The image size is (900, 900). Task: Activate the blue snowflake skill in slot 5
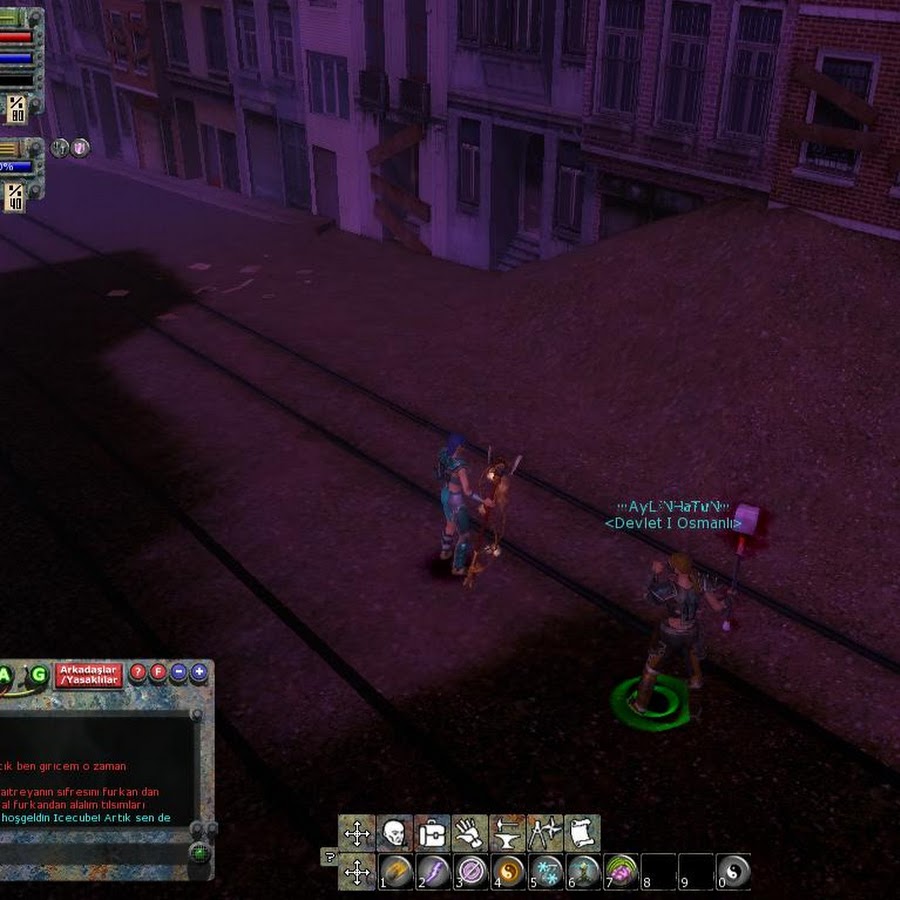(546, 871)
